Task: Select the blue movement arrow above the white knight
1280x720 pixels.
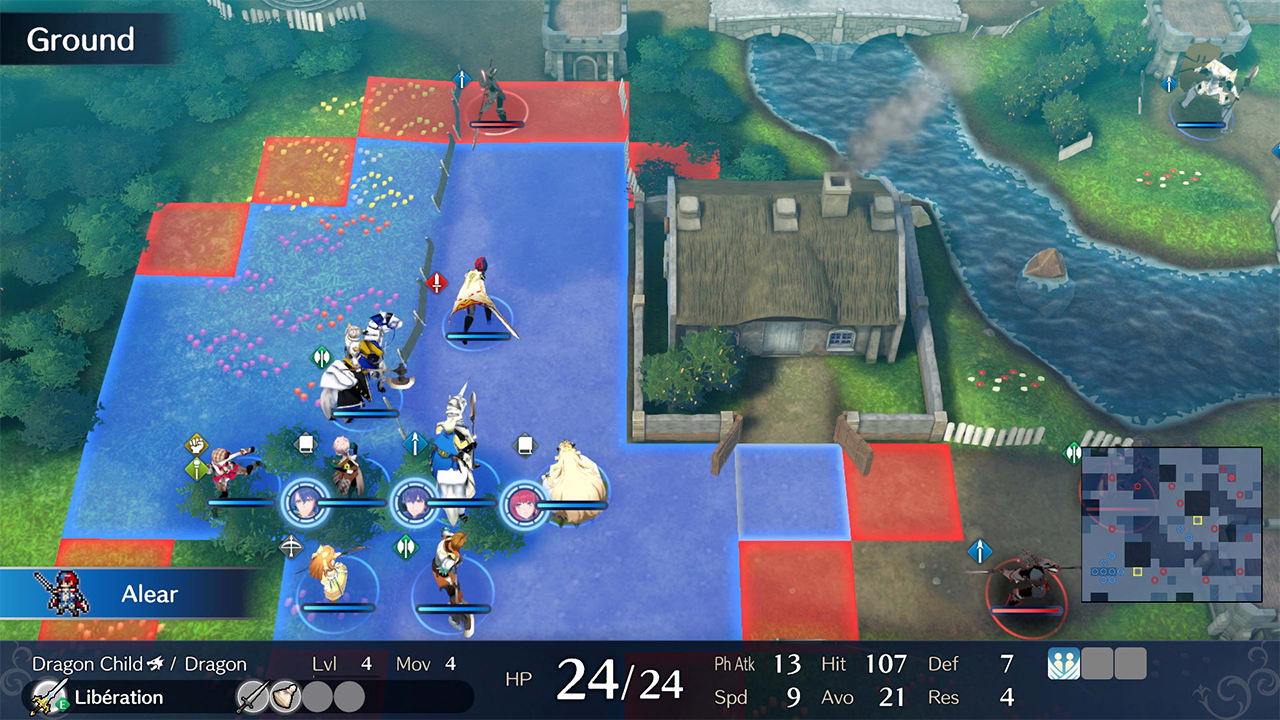Action: tap(414, 442)
